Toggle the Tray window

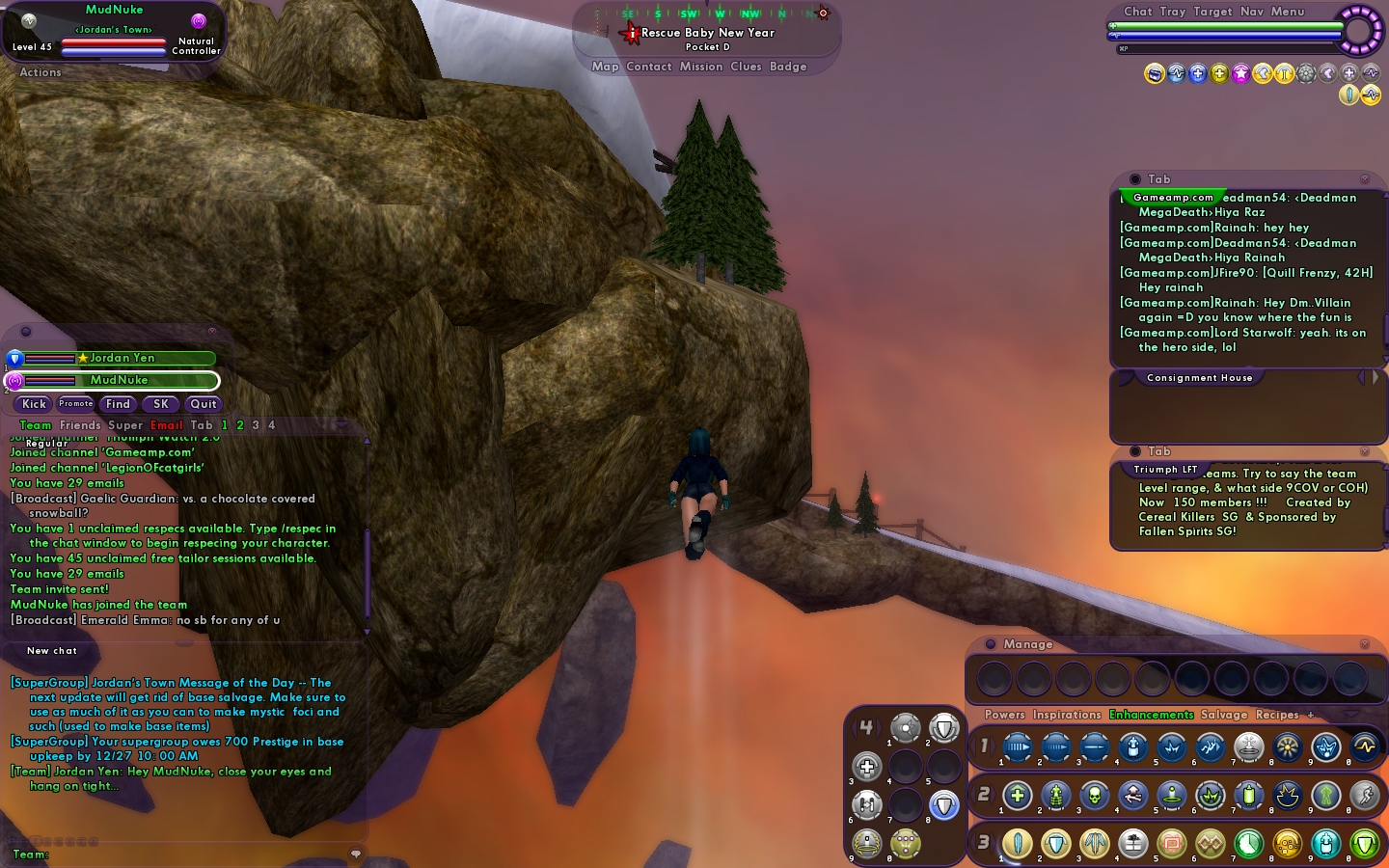click(x=1172, y=12)
